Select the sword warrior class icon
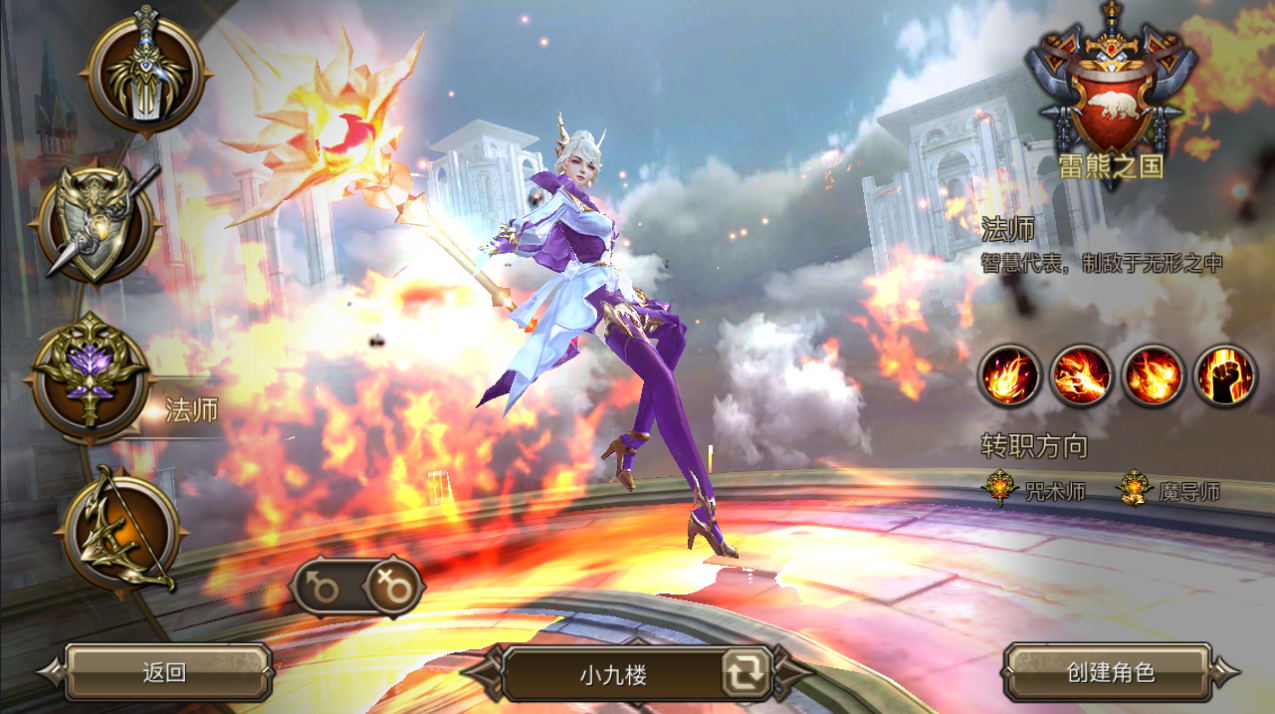Image resolution: width=1275 pixels, height=714 pixels. 146,68
